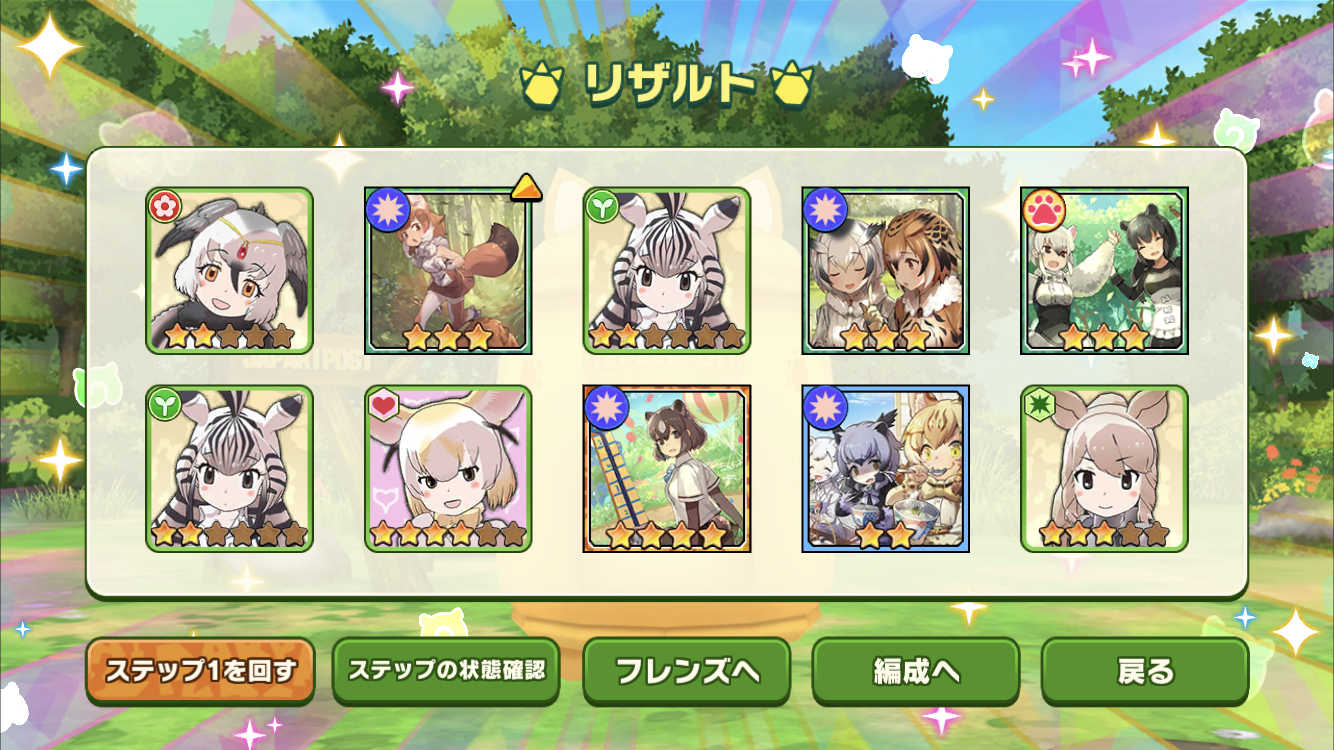This screenshot has height=750, width=1334.
Task: Select the grey-winged bird girl with red forehead gem
Action: pyautogui.click(x=230, y=270)
